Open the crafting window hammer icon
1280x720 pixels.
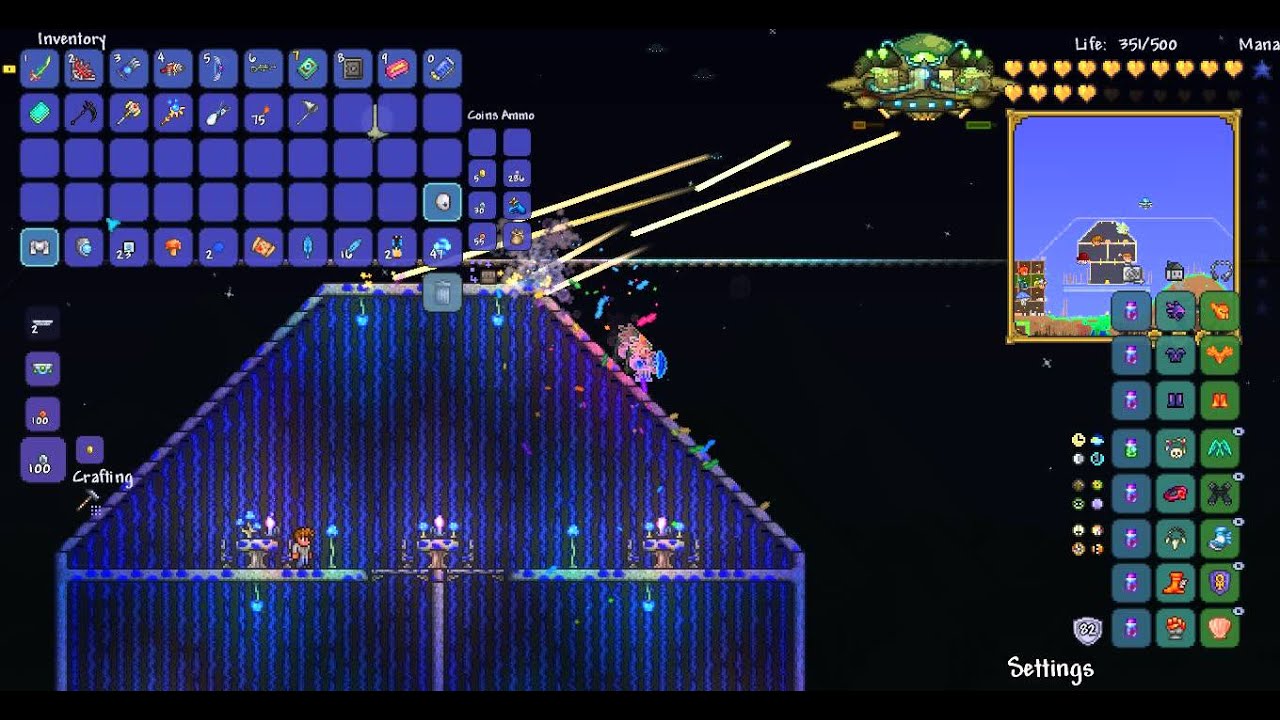coord(88,501)
